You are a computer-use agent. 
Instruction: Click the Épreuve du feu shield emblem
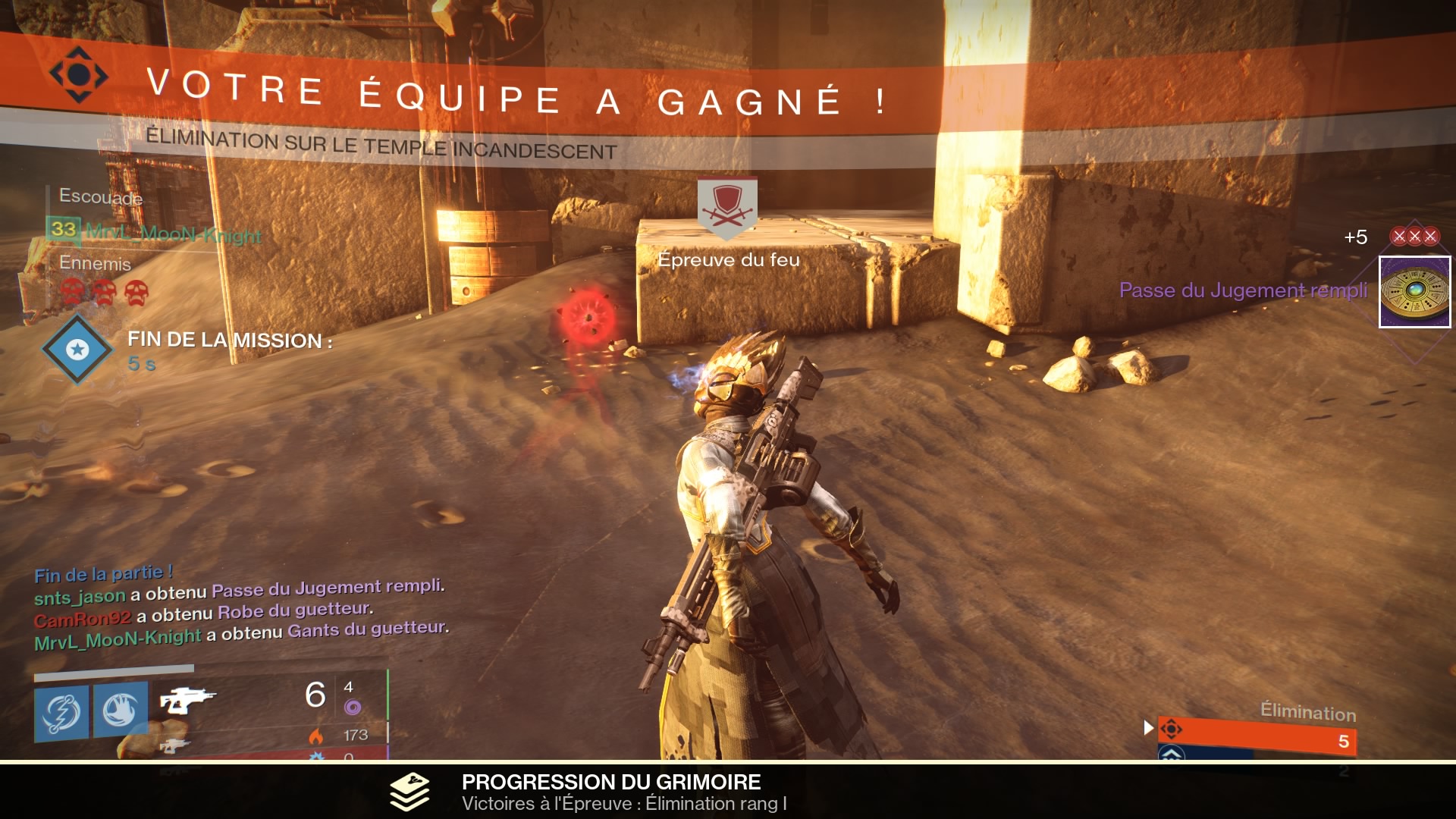point(727,206)
